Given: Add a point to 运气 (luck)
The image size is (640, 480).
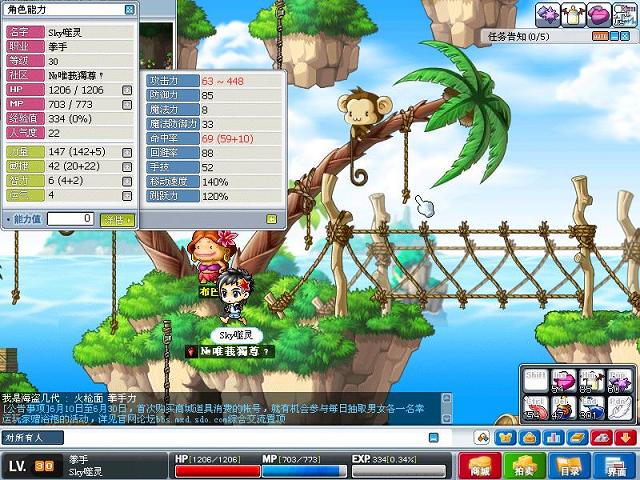Looking at the screenshot, I should [127, 194].
